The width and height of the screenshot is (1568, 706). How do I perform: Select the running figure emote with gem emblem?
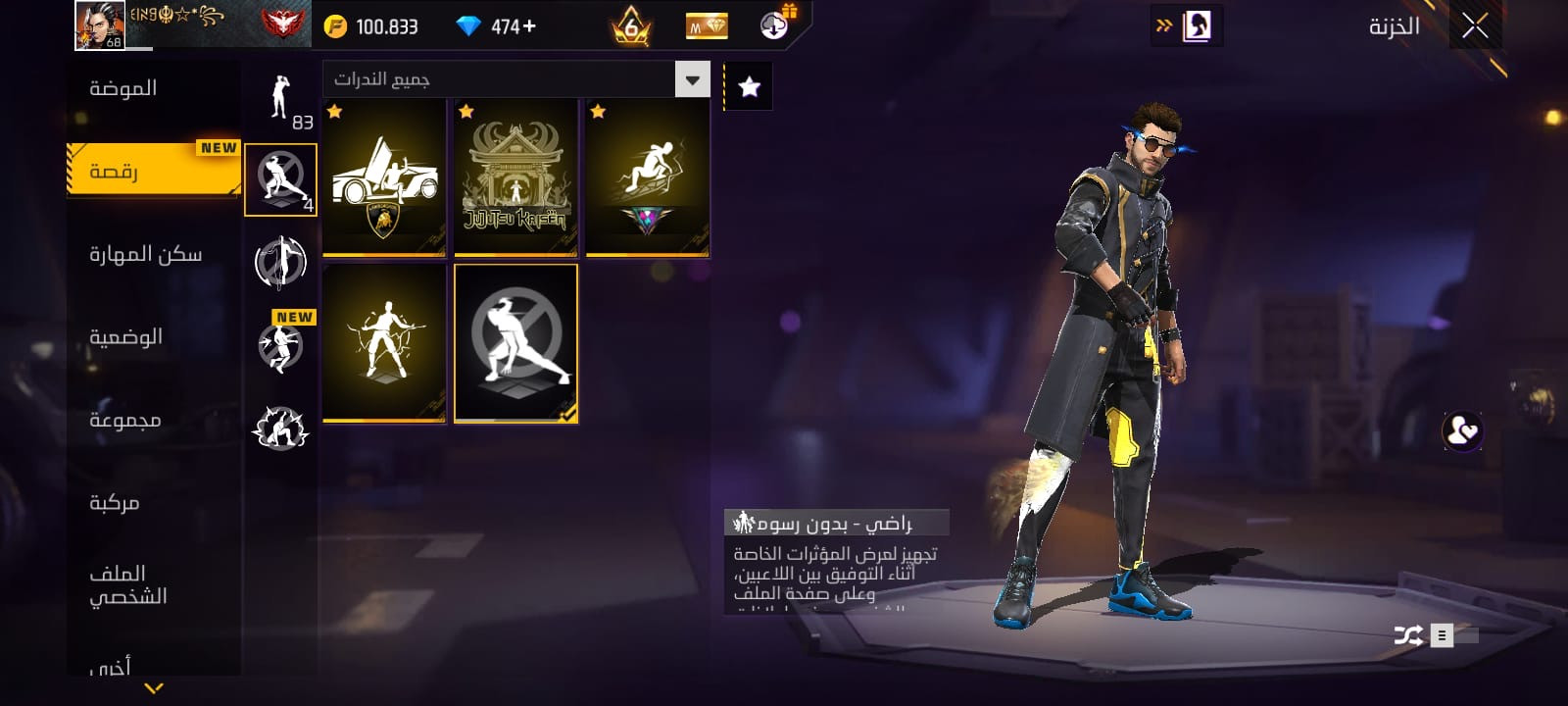click(647, 177)
